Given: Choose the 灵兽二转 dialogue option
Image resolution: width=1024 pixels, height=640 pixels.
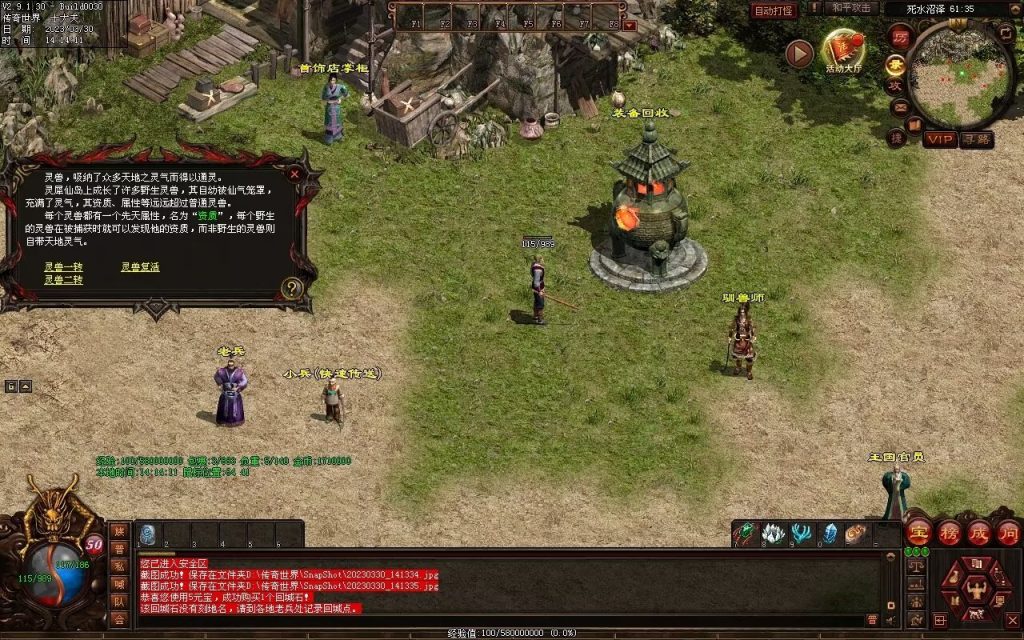Looking at the screenshot, I should click(63, 280).
